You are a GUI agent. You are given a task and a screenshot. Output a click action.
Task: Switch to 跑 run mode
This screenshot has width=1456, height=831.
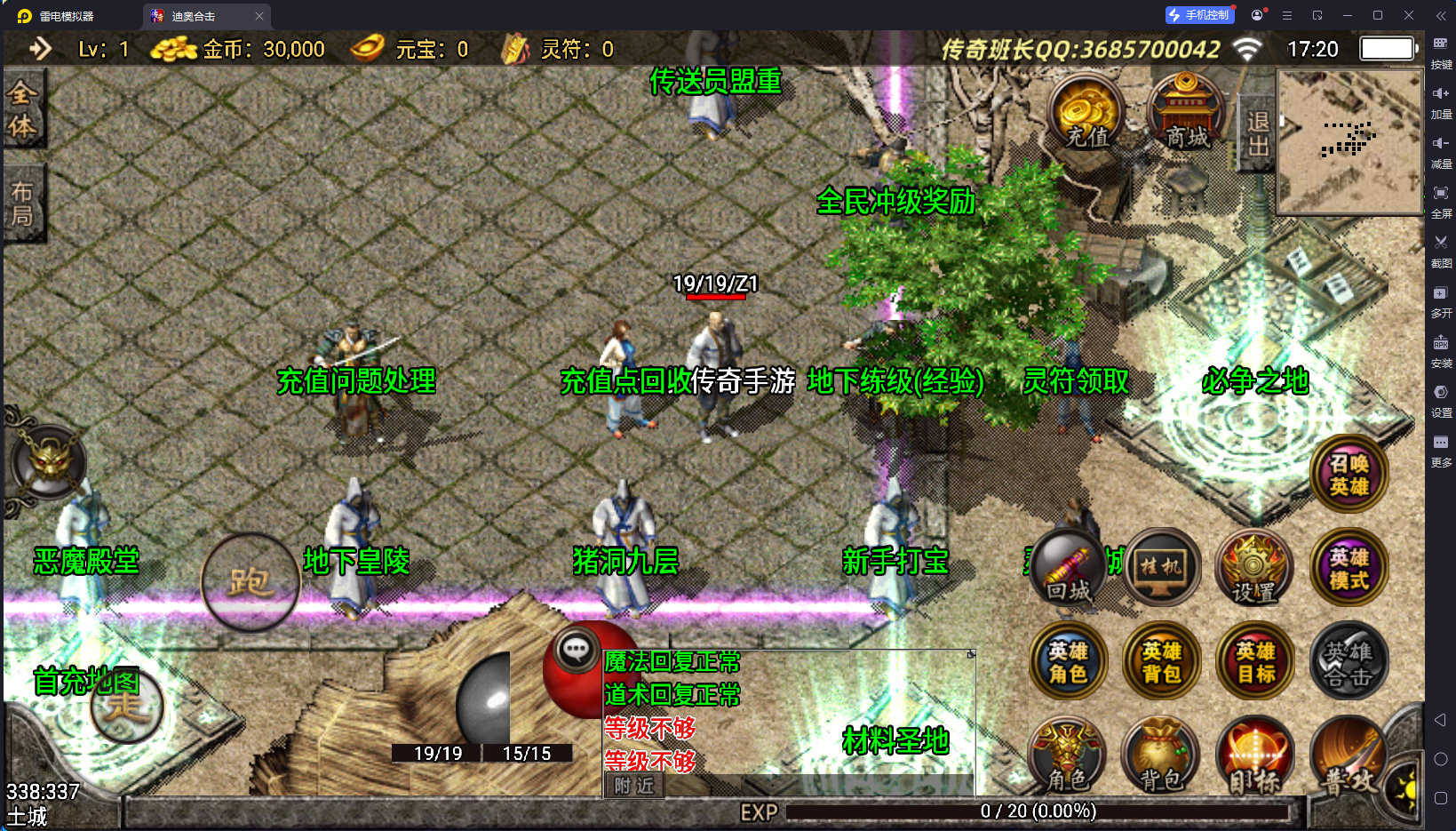pos(250,582)
